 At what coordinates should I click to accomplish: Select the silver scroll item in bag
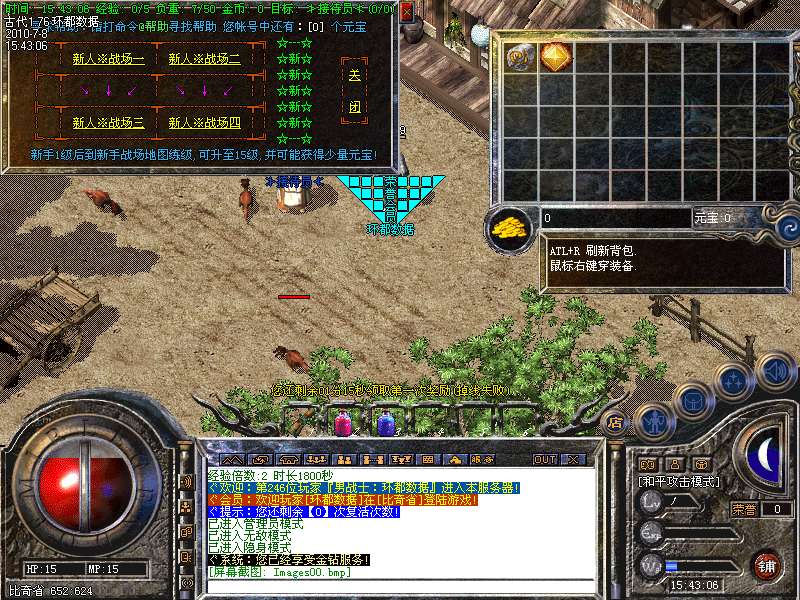click(520, 56)
